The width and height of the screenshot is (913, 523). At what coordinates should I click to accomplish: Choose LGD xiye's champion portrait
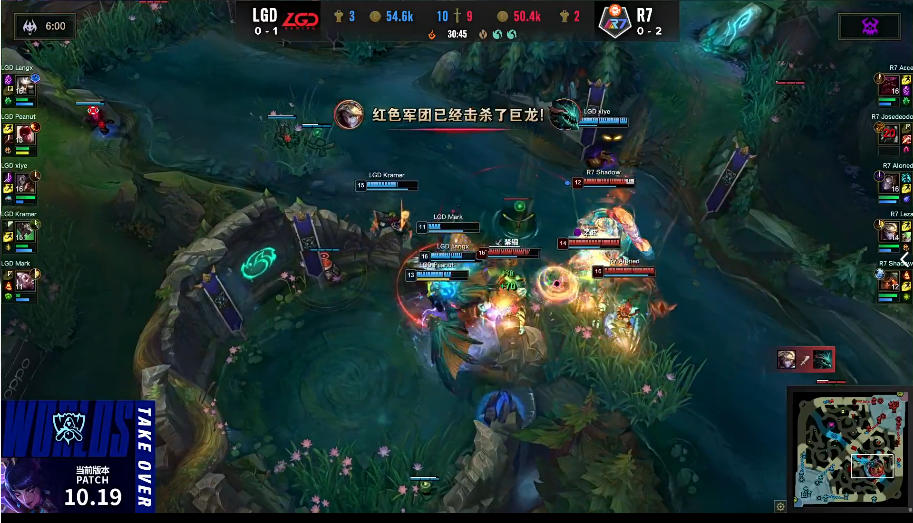tap(23, 184)
